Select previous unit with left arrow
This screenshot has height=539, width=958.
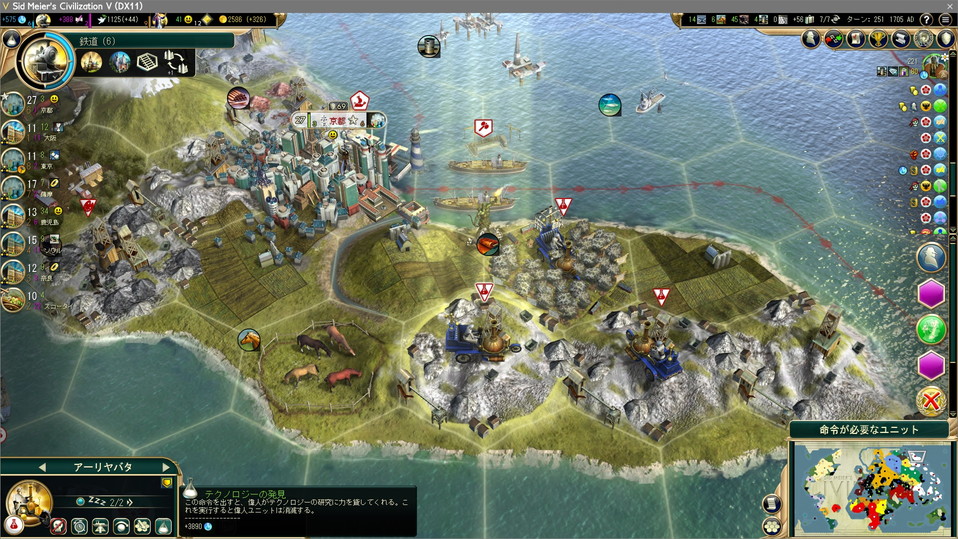click(42, 467)
